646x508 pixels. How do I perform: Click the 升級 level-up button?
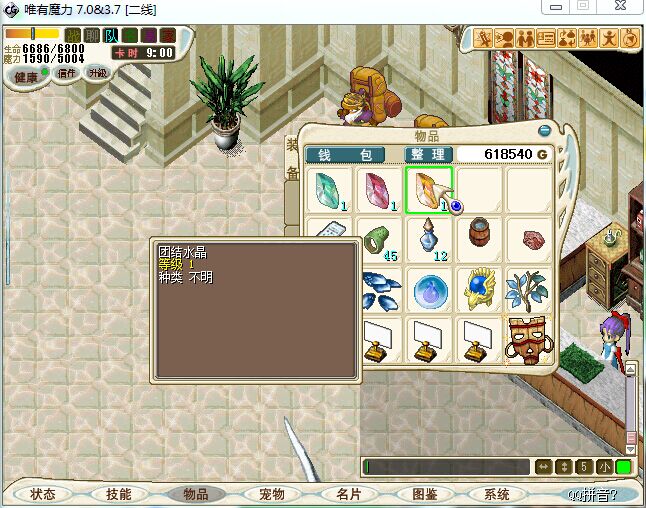pos(97,72)
